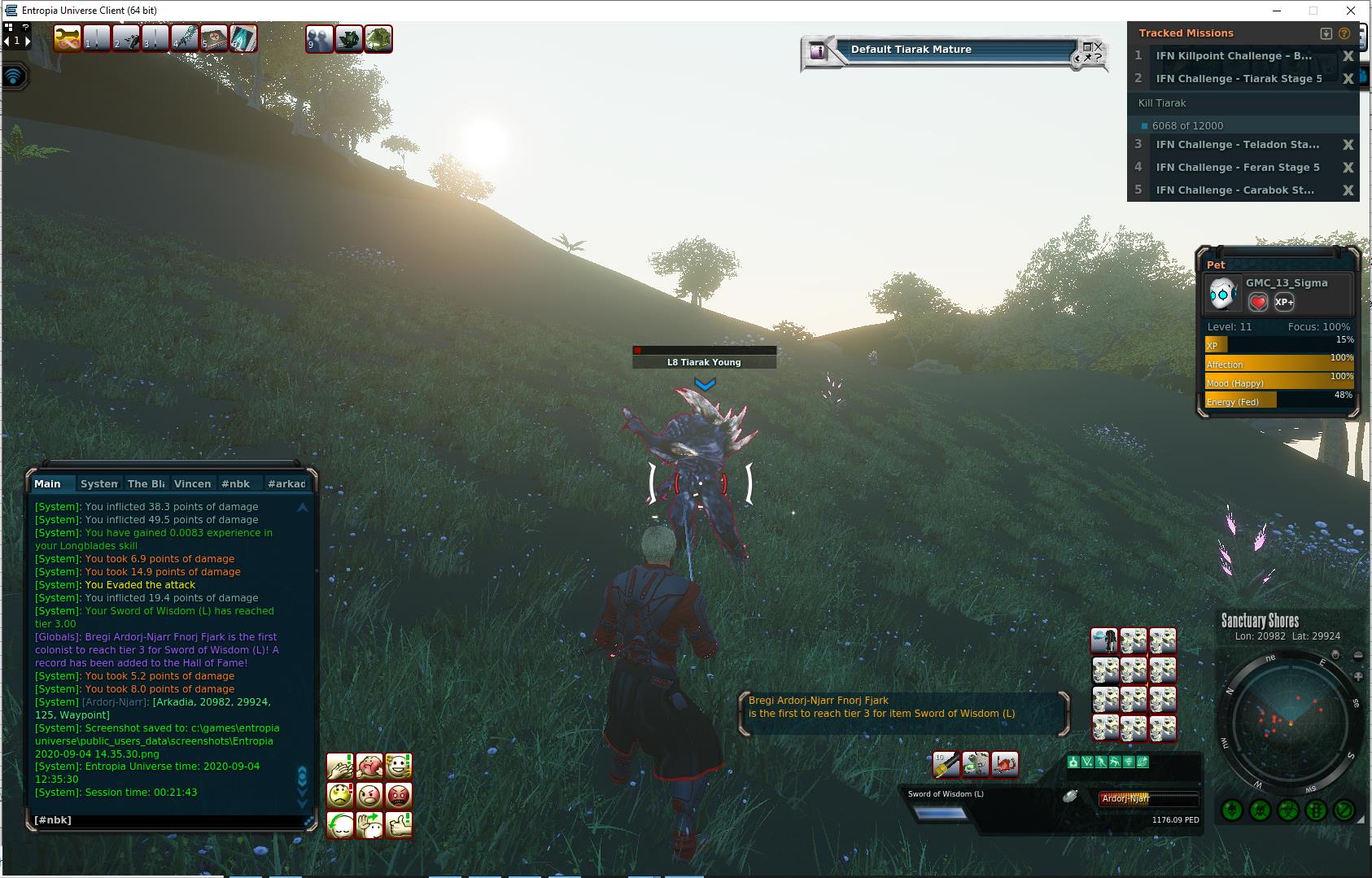Select hotbar slot 4 glowing sword
The height and width of the screenshot is (878, 1372).
[185, 38]
